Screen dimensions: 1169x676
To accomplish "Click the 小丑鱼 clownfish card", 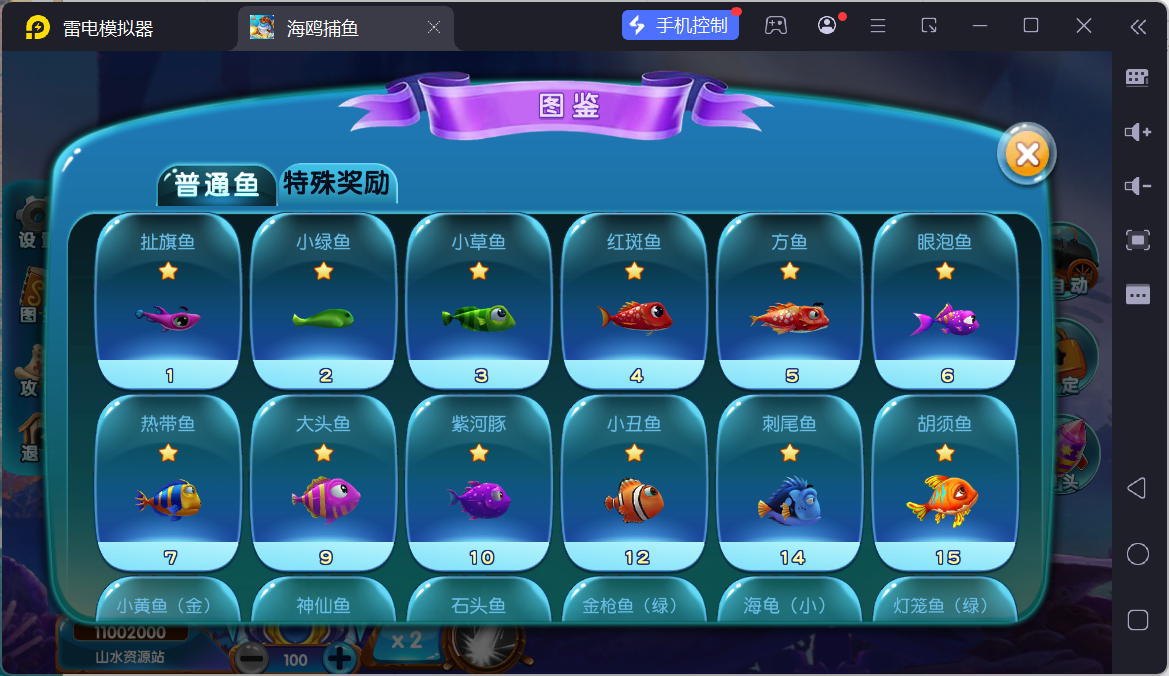I will (635, 482).
